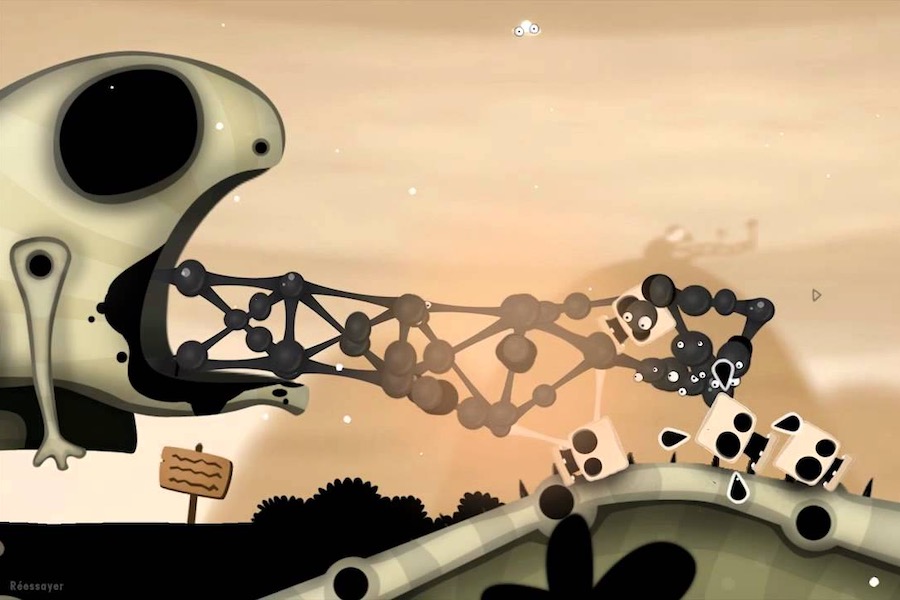Click the Réessayer retry button

[37, 585]
